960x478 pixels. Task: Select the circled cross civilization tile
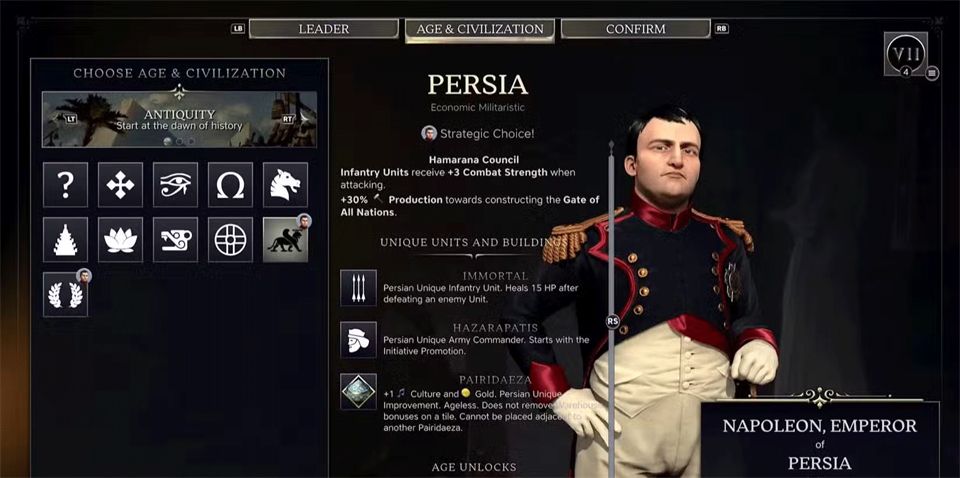230,240
